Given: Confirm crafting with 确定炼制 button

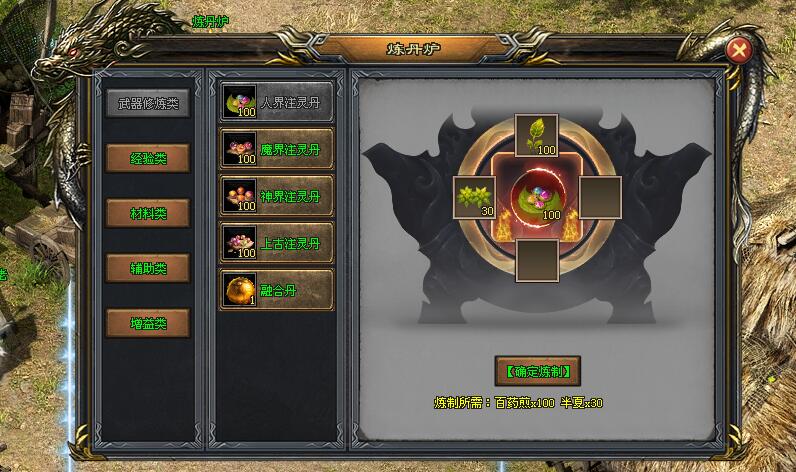Looking at the screenshot, I should [x=537, y=370].
